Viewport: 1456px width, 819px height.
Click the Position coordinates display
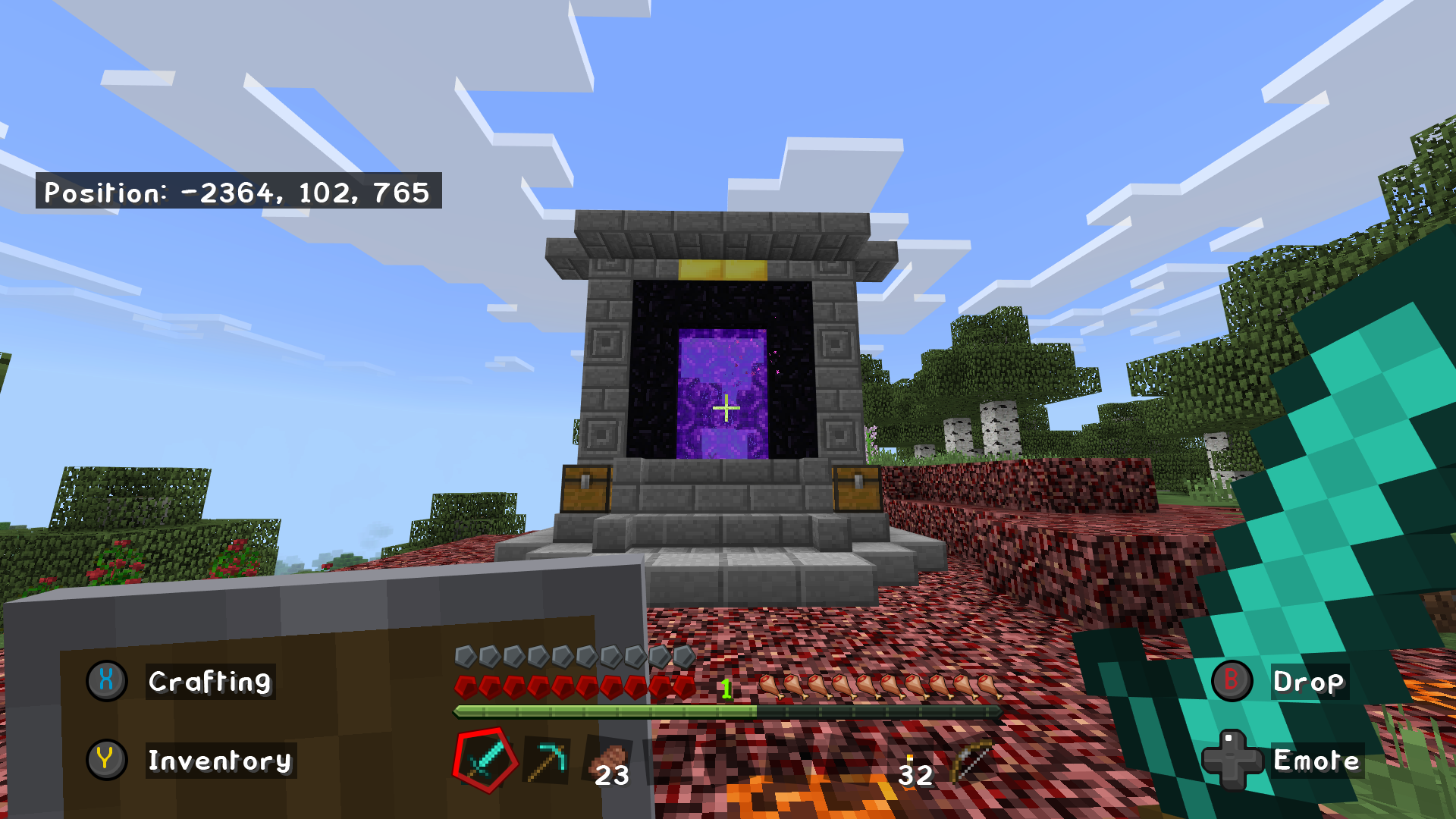click(x=238, y=193)
